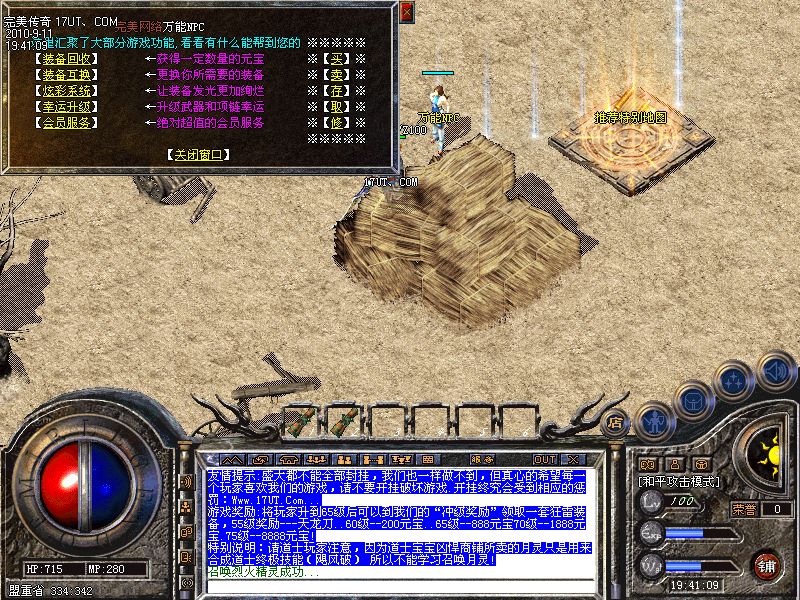
Task: Click the red 铺 stall button
Action: click(x=767, y=566)
